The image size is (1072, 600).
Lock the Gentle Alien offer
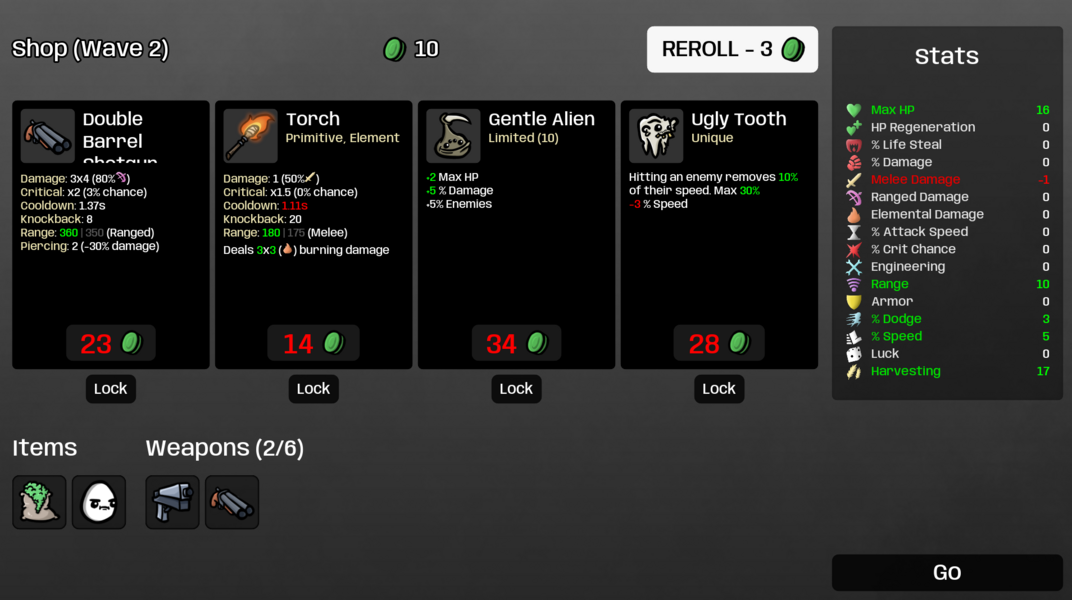[516, 389]
